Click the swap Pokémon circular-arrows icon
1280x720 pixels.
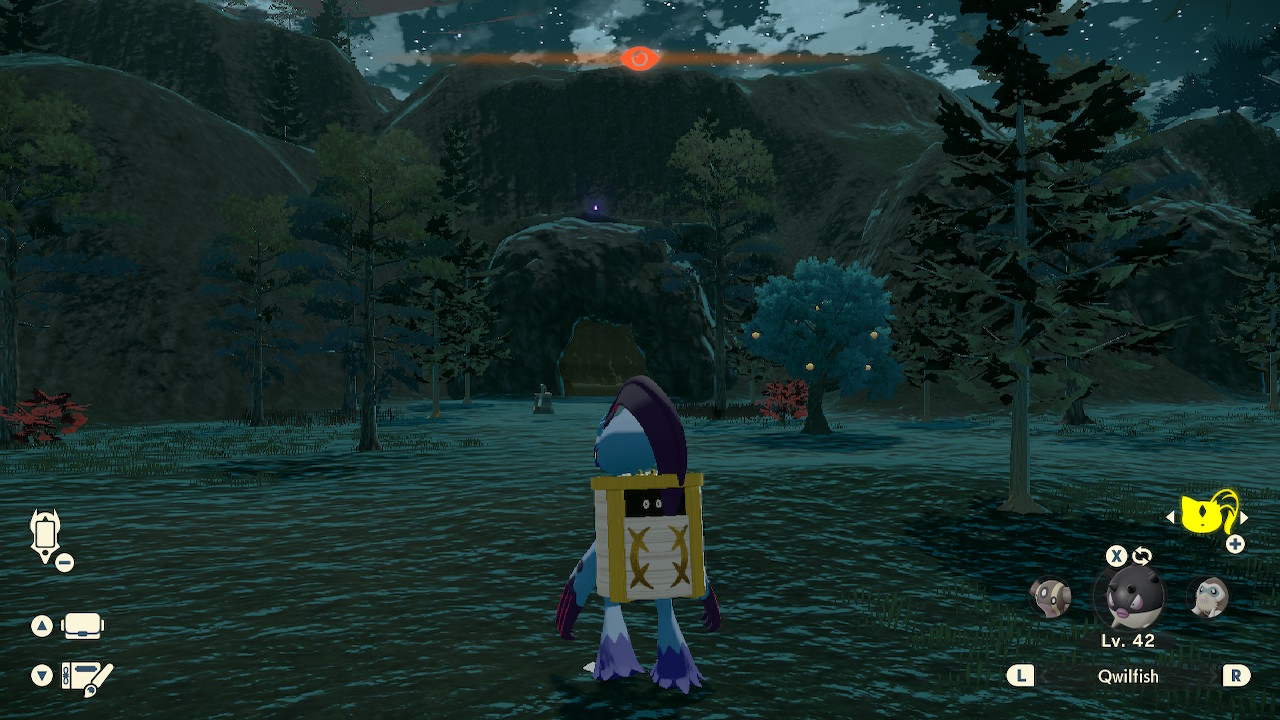pyautogui.click(x=1141, y=556)
